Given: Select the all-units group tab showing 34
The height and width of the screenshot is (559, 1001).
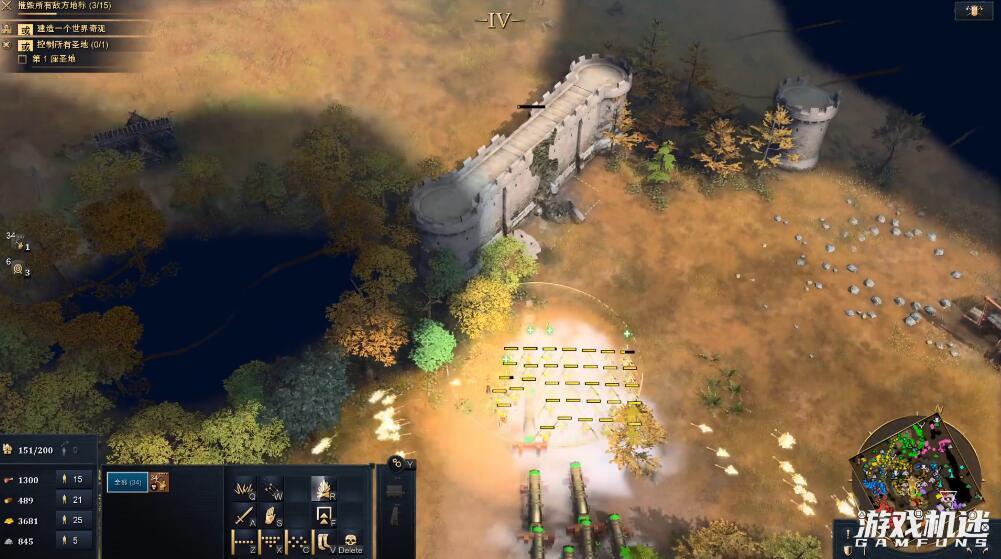Looking at the screenshot, I should (x=127, y=482).
